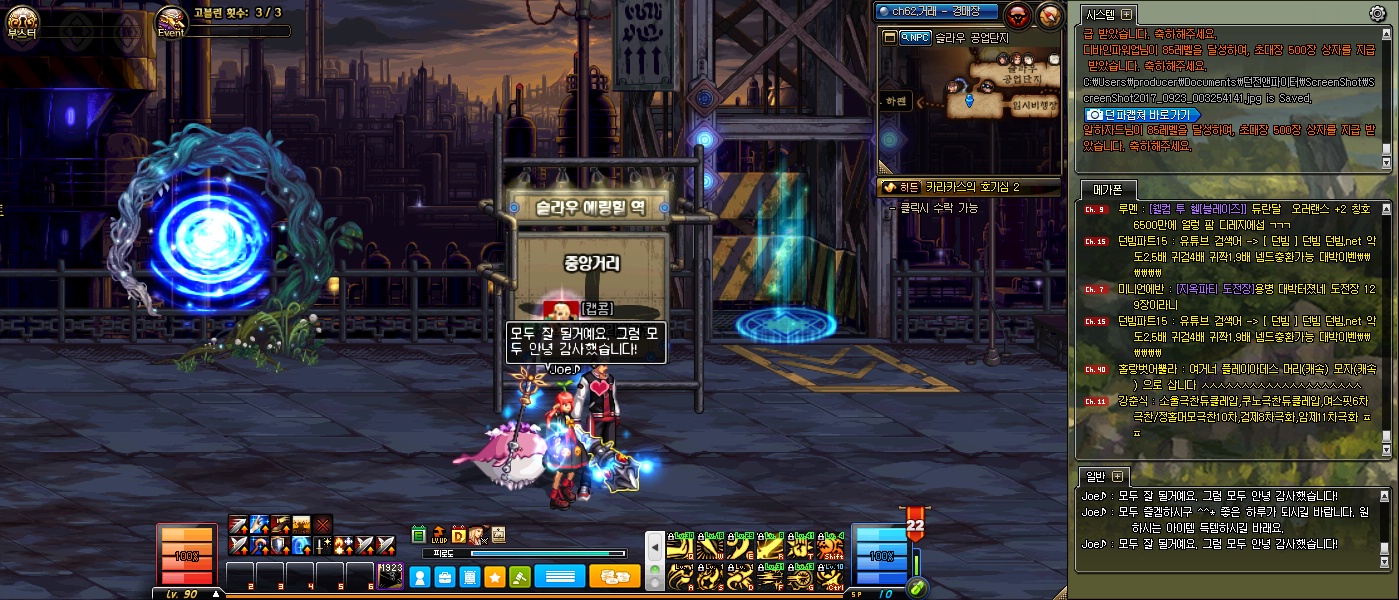This screenshot has width=1399, height=600.
Task: Open the character info menu button
Action: tap(420, 577)
